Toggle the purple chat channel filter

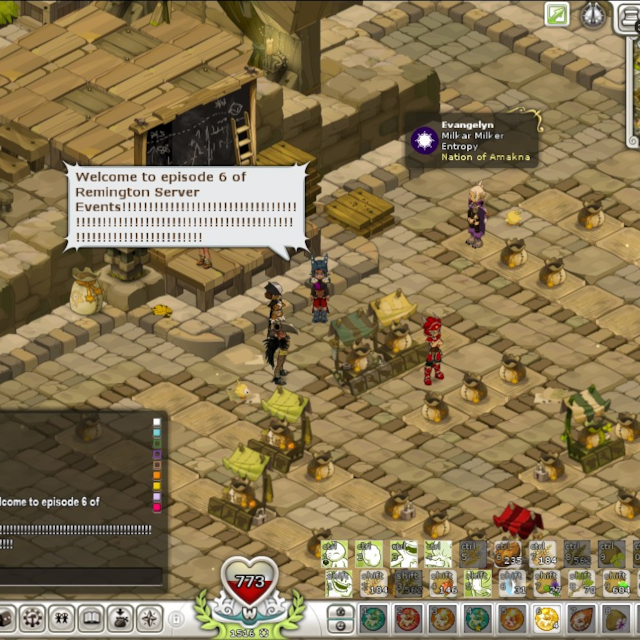click(x=156, y=455)
